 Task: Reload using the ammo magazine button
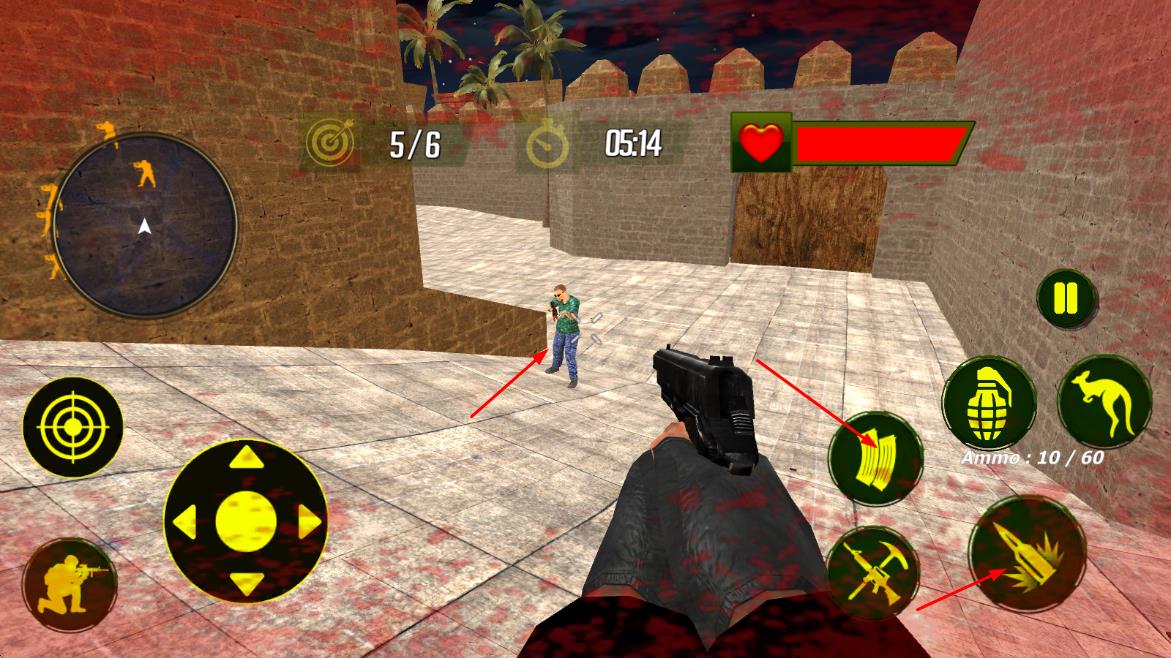tap(874, 458)
